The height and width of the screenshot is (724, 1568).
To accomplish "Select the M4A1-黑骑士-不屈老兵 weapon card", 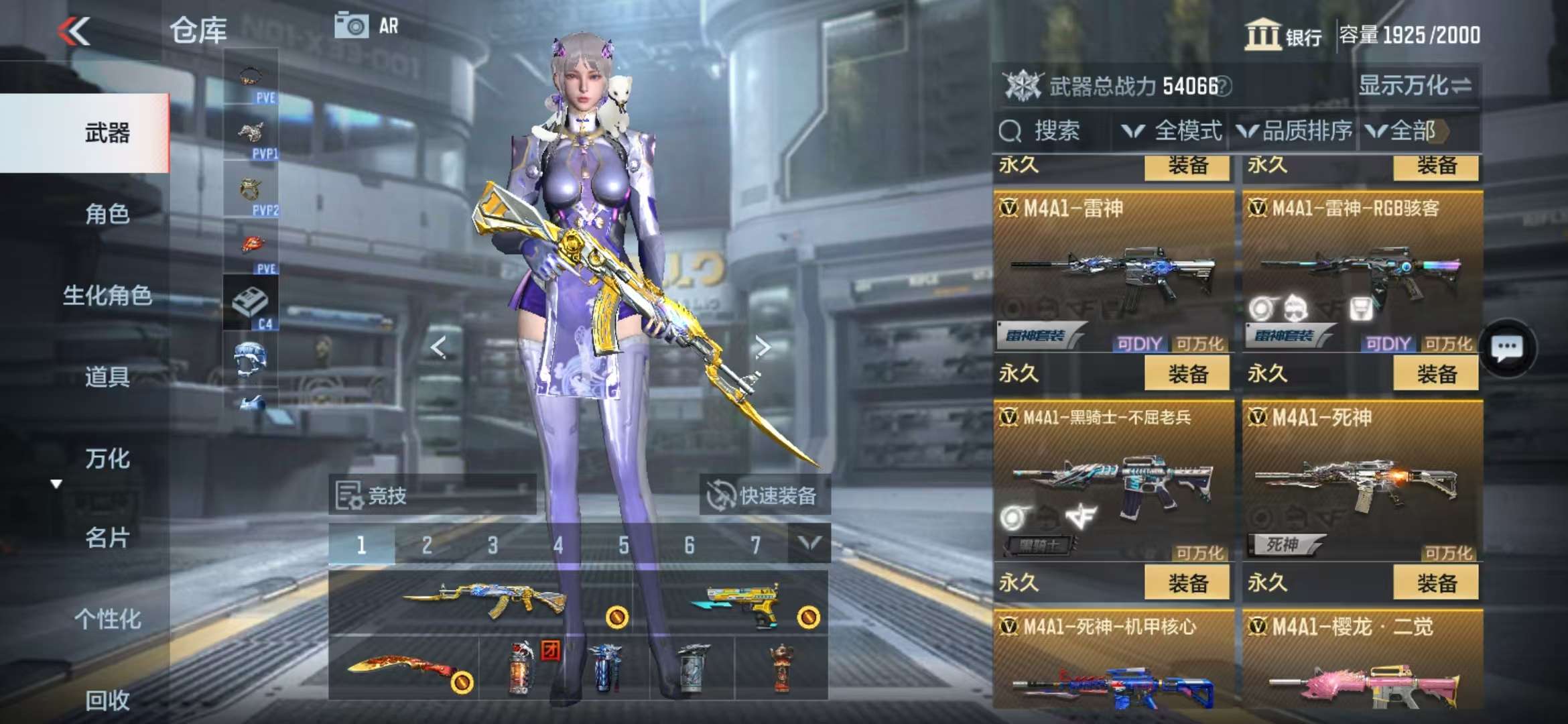I will (x=1113, y=481).
